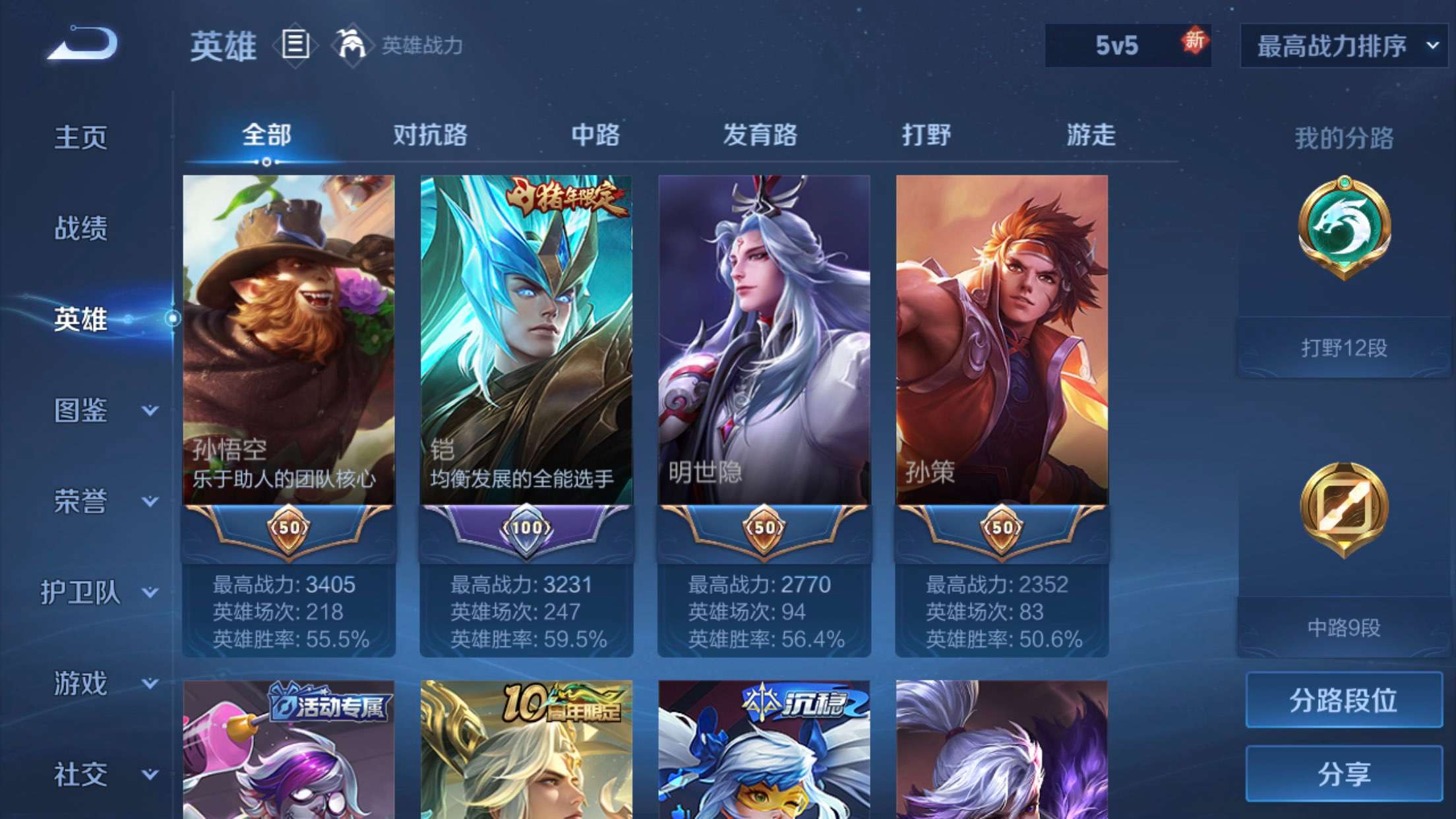The width and height of the screenshot is (1456, 819).
Task: Open the hero handbook icon beside 英雄 title
Action: [295, 47]
